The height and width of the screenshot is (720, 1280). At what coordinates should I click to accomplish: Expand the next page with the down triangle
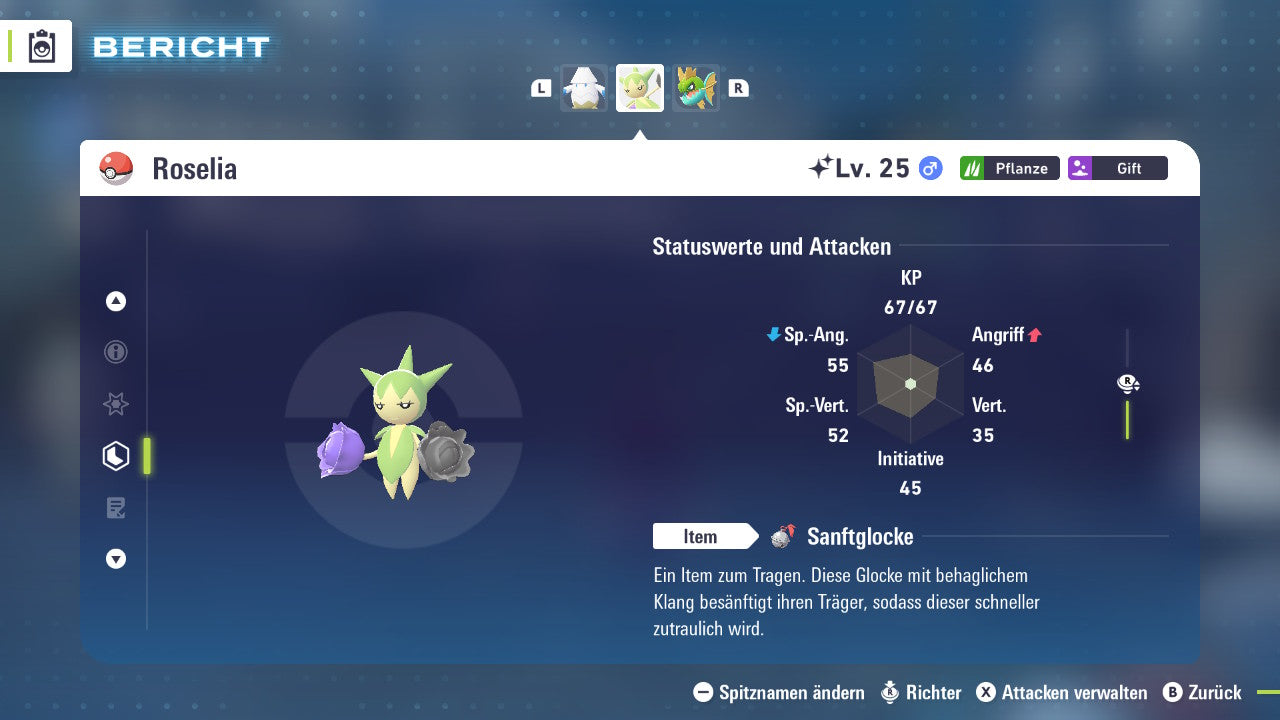coord(115,559)
